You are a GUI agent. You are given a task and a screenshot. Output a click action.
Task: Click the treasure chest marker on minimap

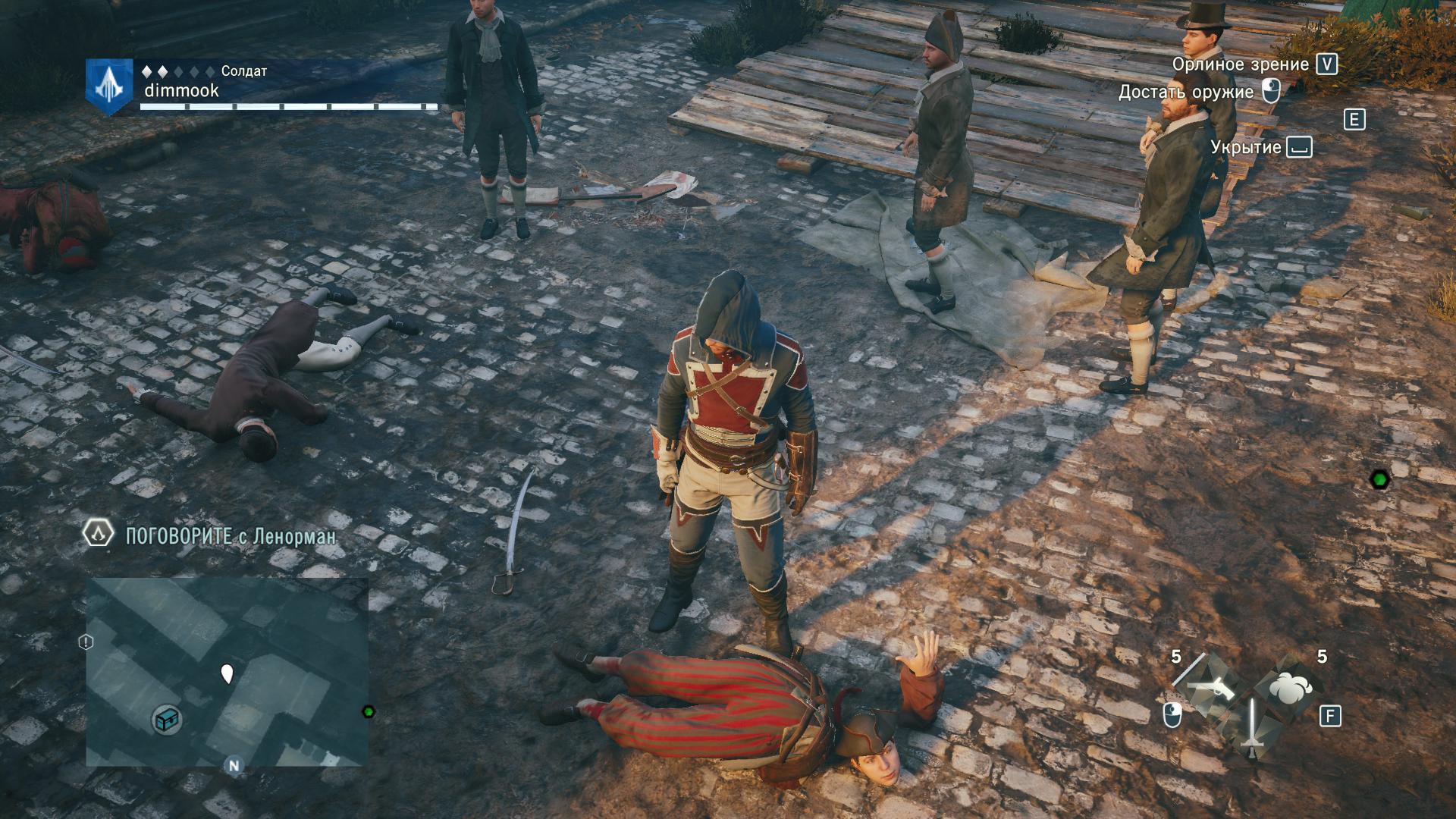[166, 719]
